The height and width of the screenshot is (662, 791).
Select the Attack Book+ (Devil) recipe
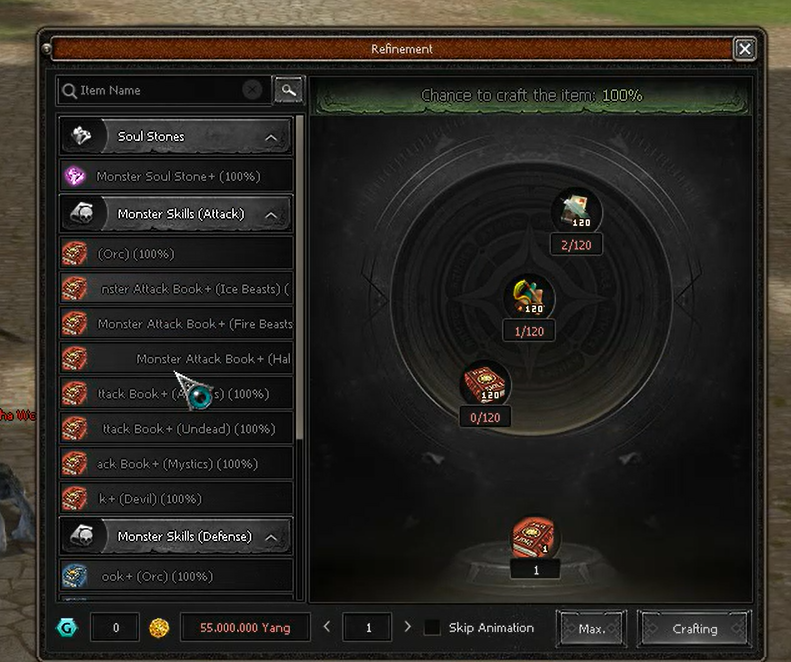[177, 499]
